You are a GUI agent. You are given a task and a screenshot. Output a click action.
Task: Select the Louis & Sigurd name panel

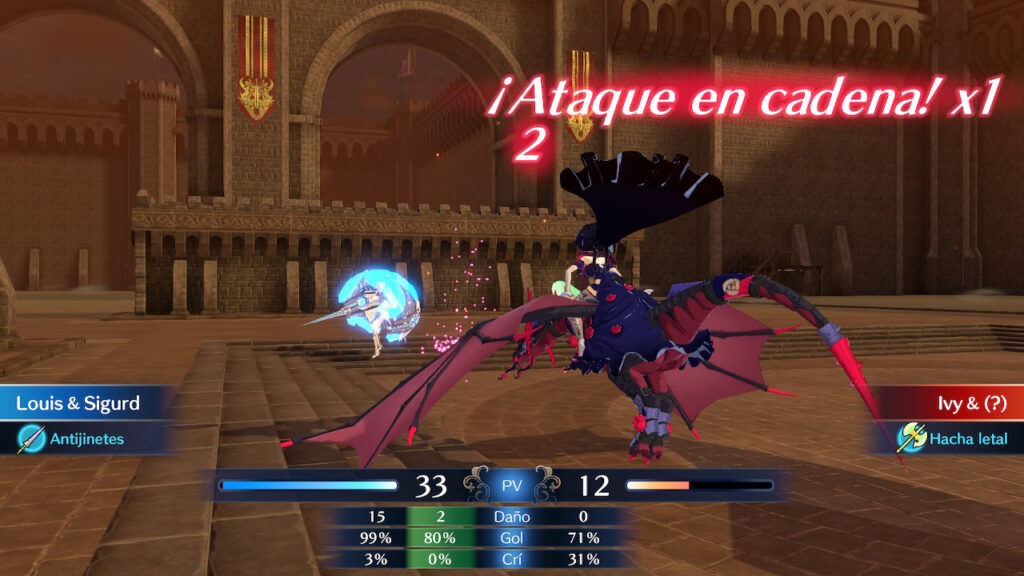[x=80, y=404]
